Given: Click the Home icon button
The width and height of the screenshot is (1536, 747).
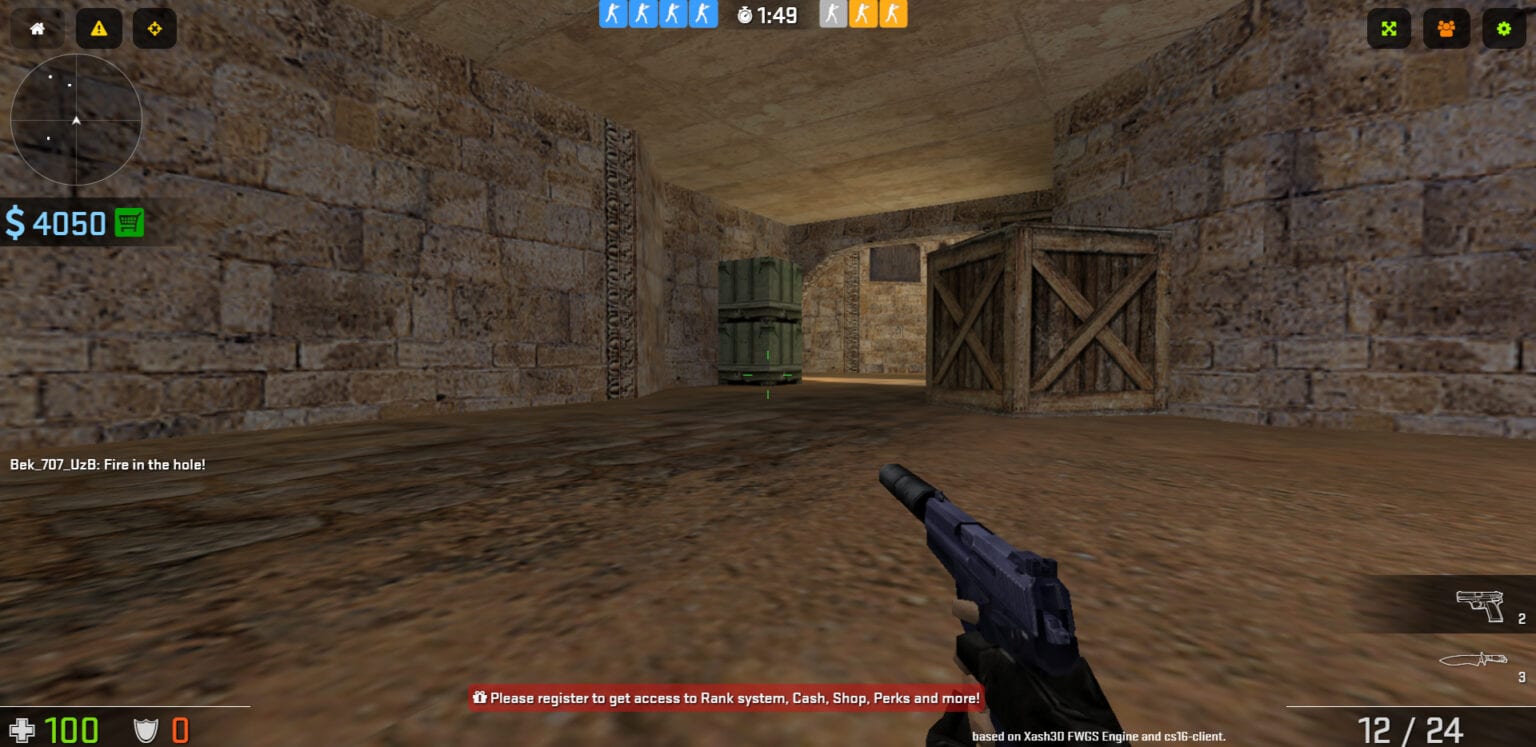Looking at the screenshot, I should (x=37, y=28).
